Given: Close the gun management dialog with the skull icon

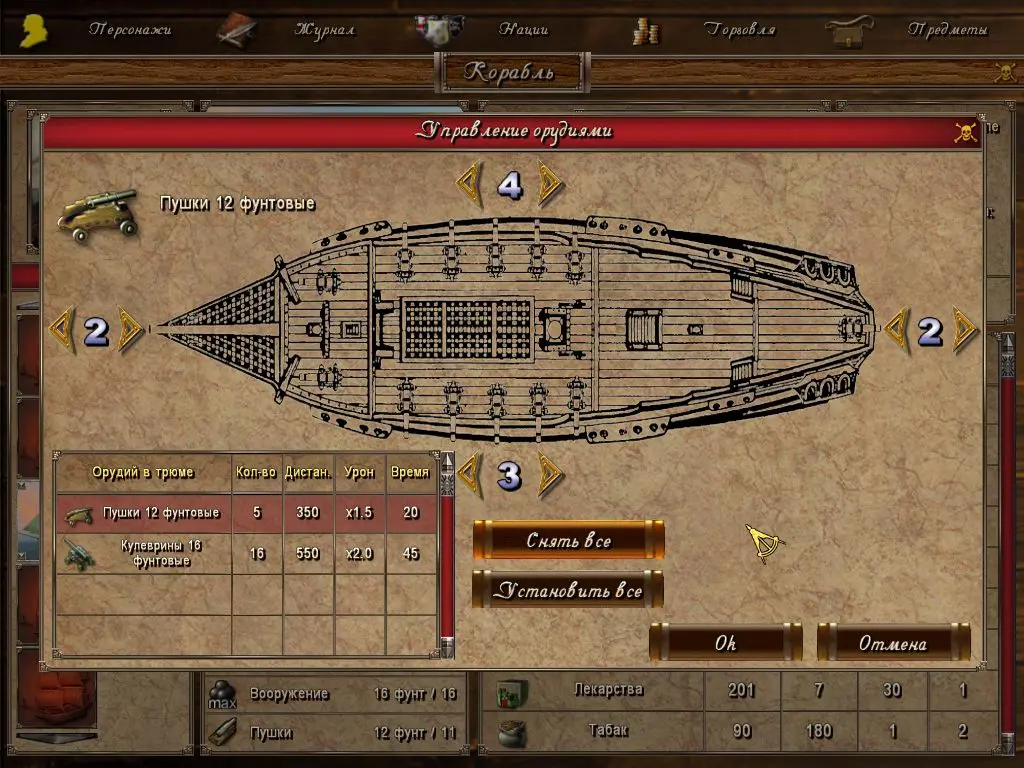Looking at the screenshot, I should (965, 132).
